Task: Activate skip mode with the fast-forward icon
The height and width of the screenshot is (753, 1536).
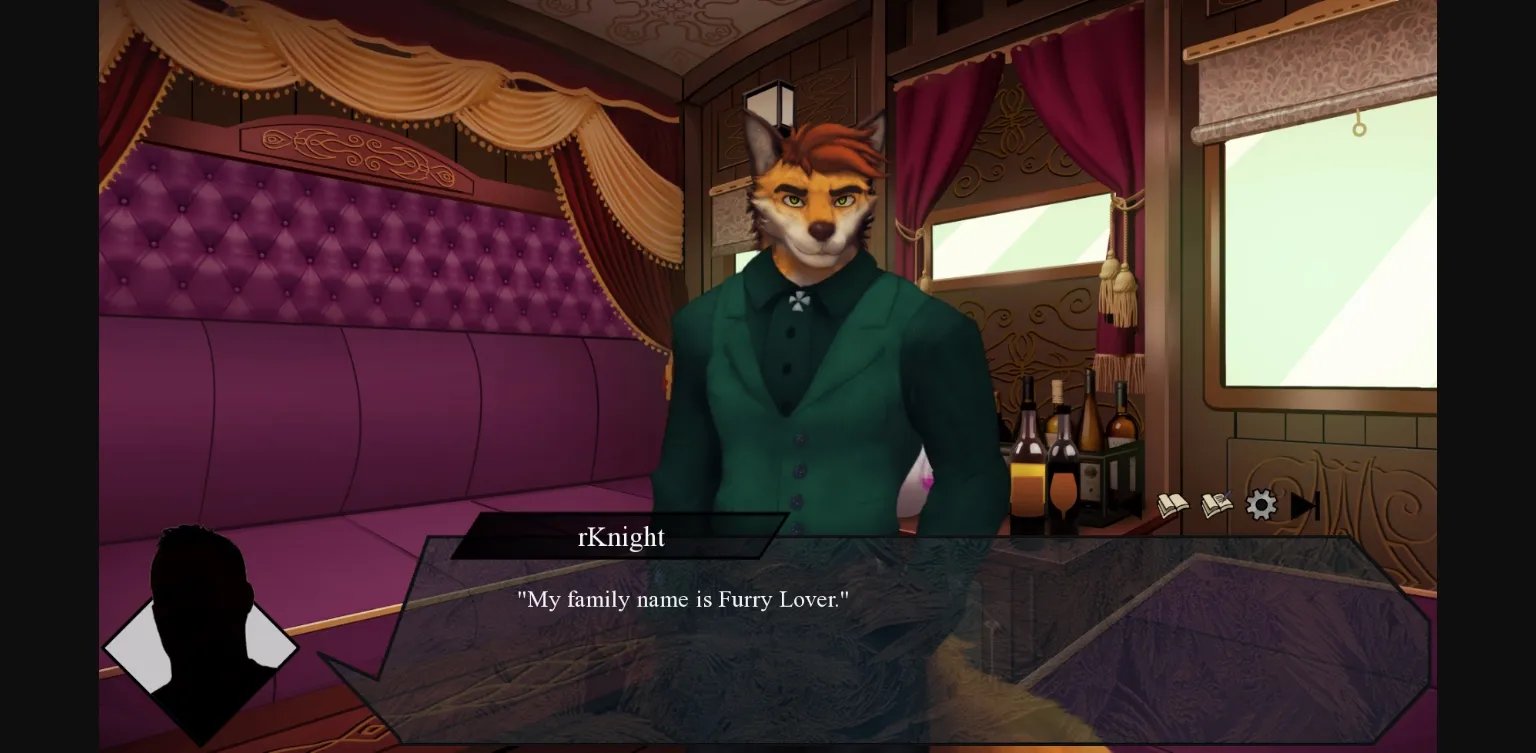Action: pos(1305,505)
